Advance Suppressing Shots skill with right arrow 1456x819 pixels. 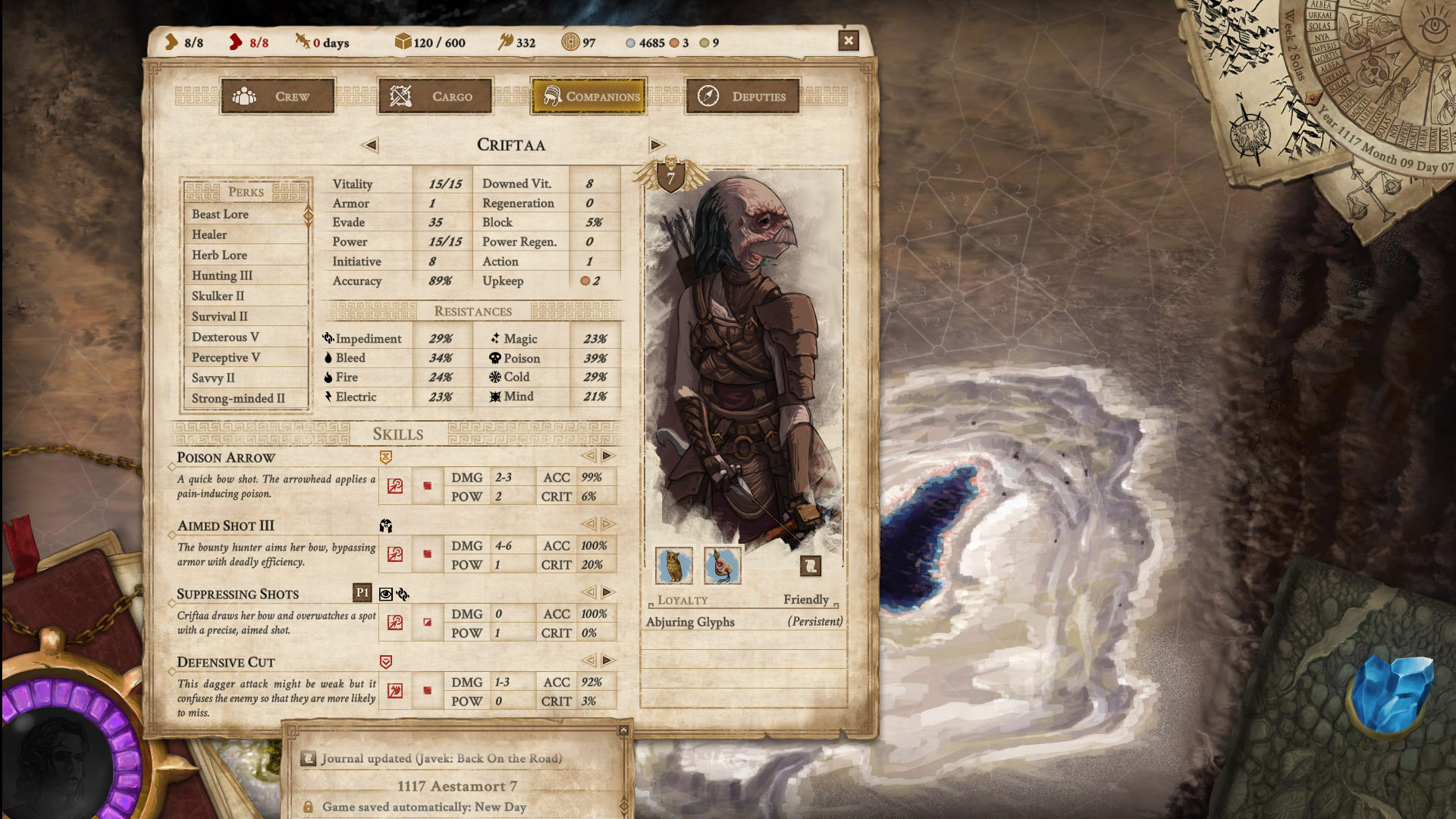click(x=607, y=592)
